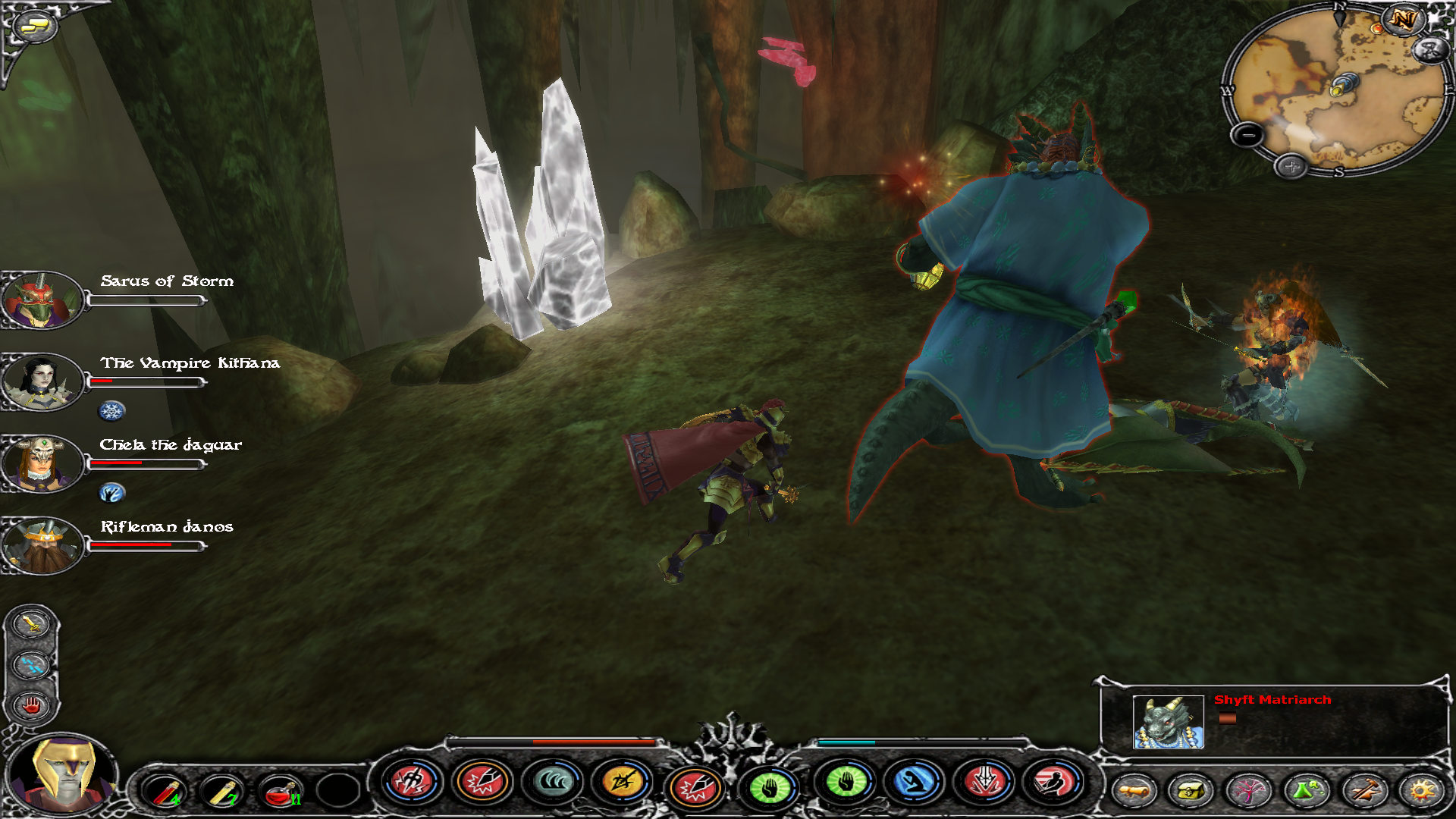
Task: Select Sarus of Storm's portrait
Action: tap(42, 300)
